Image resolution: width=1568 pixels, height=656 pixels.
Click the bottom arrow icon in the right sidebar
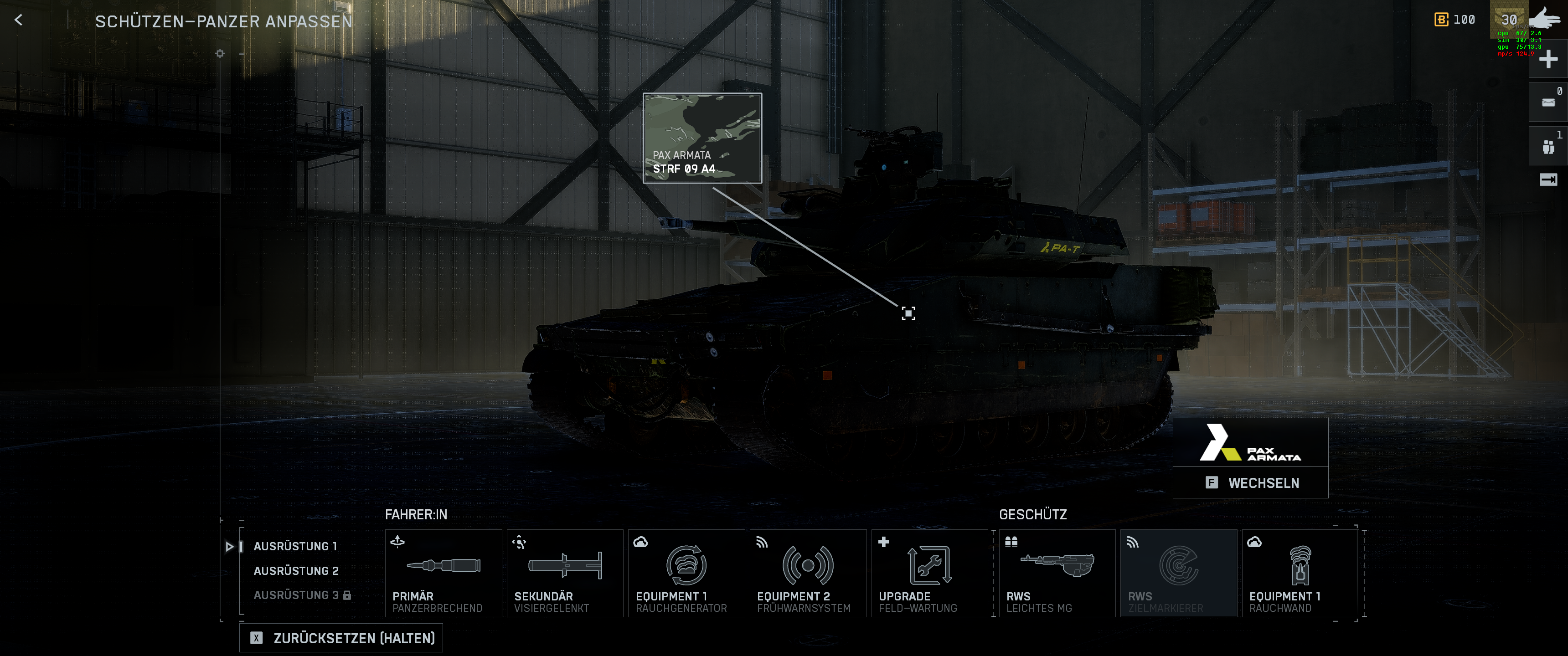(1548, 179)
